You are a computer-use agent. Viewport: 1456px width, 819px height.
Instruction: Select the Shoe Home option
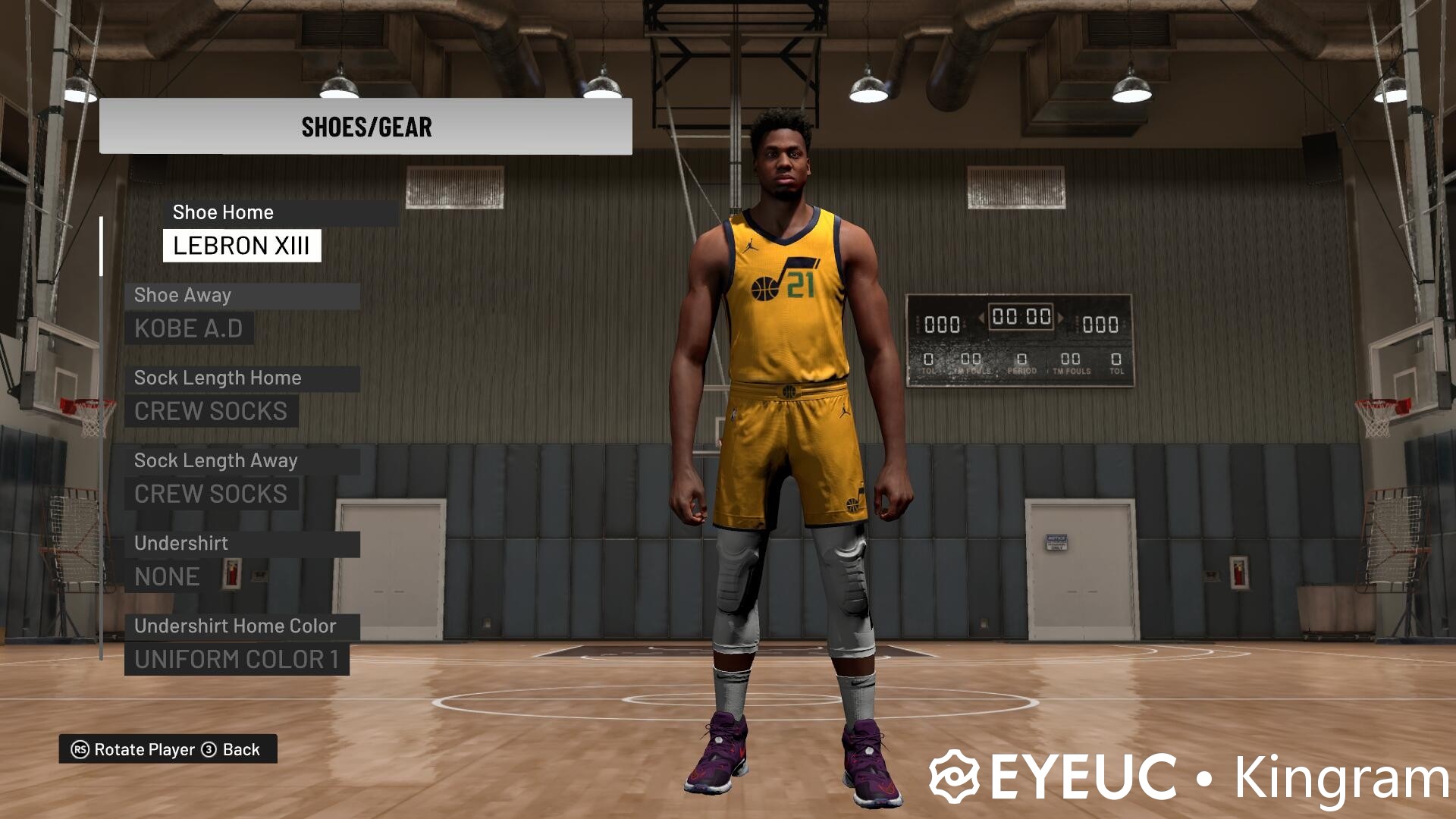tap(223, 212)
